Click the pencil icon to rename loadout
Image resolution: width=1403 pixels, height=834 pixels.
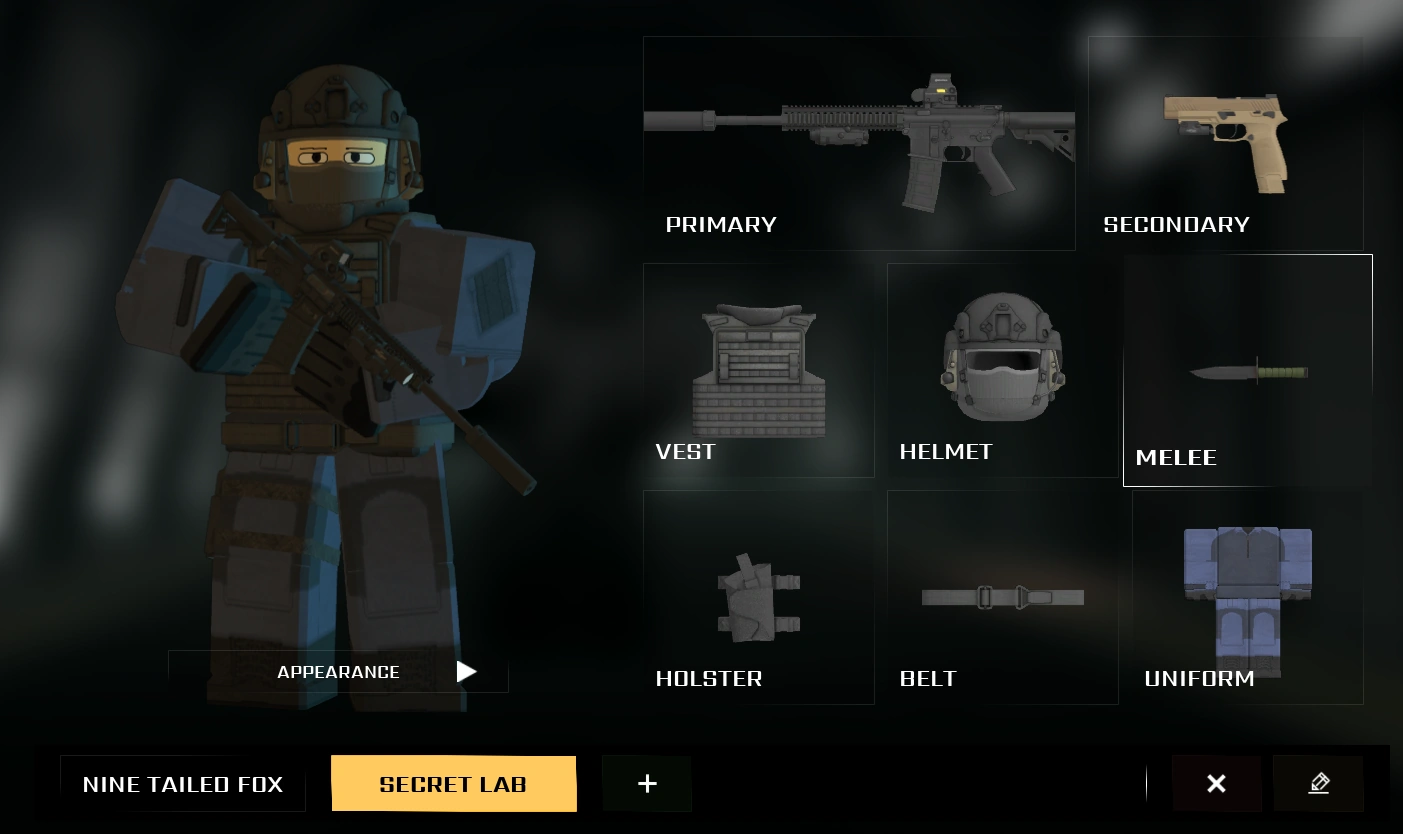click(x=1318, y=783)
